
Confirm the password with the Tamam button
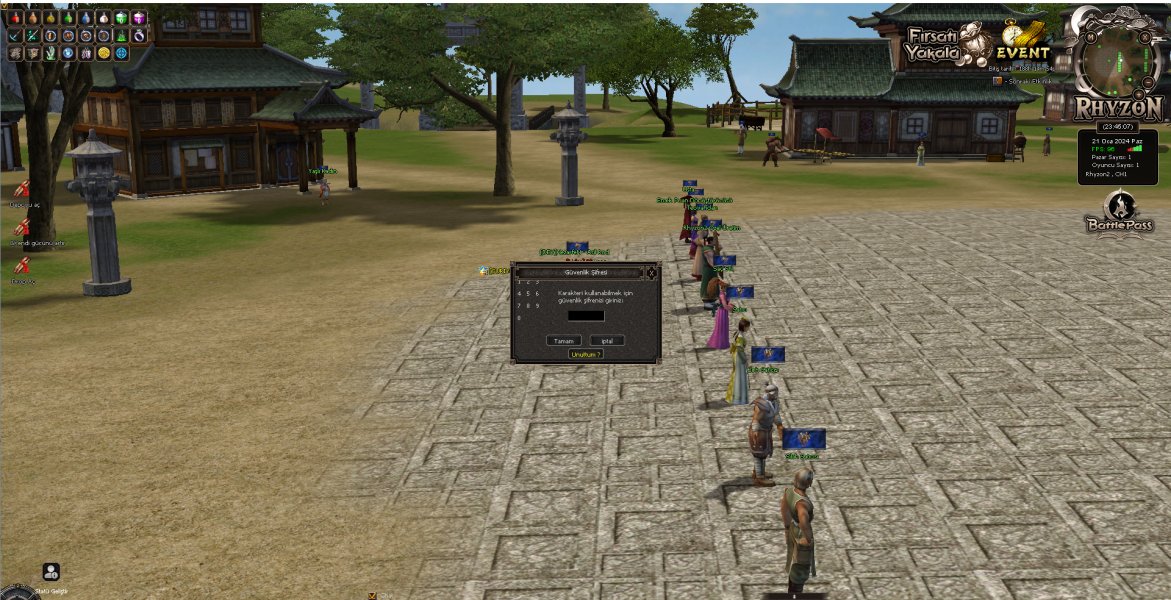pyautogui.click(x=564, y=340)
